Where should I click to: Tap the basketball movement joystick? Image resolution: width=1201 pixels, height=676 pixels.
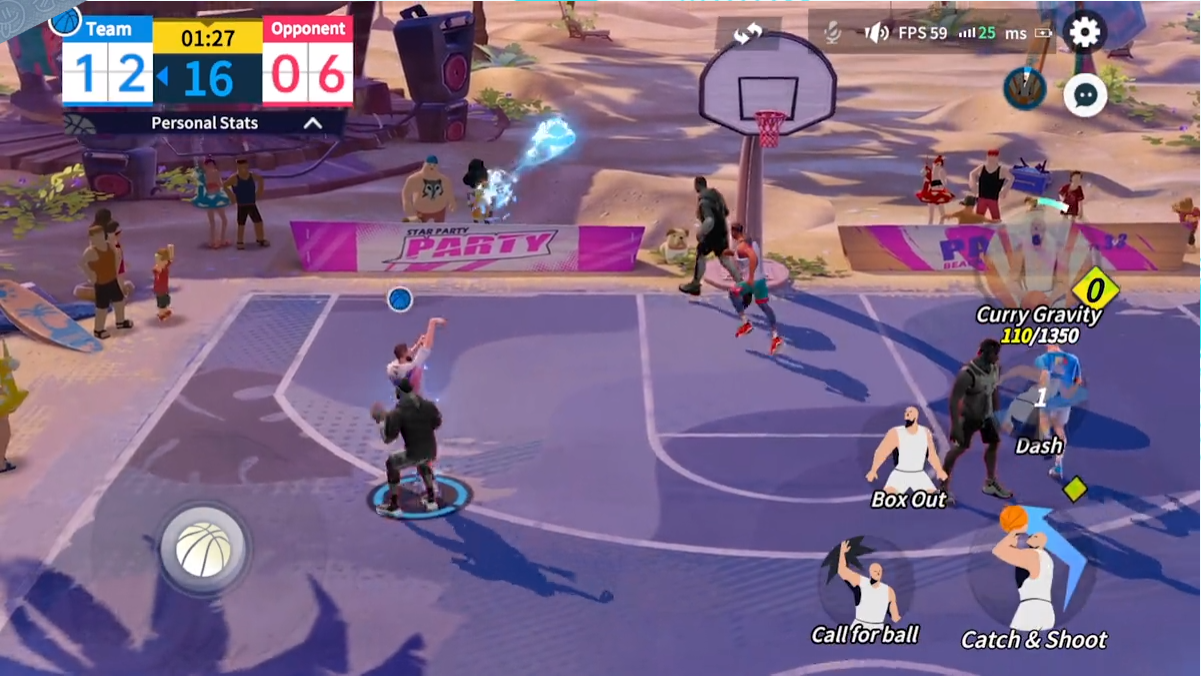point(204,548)
